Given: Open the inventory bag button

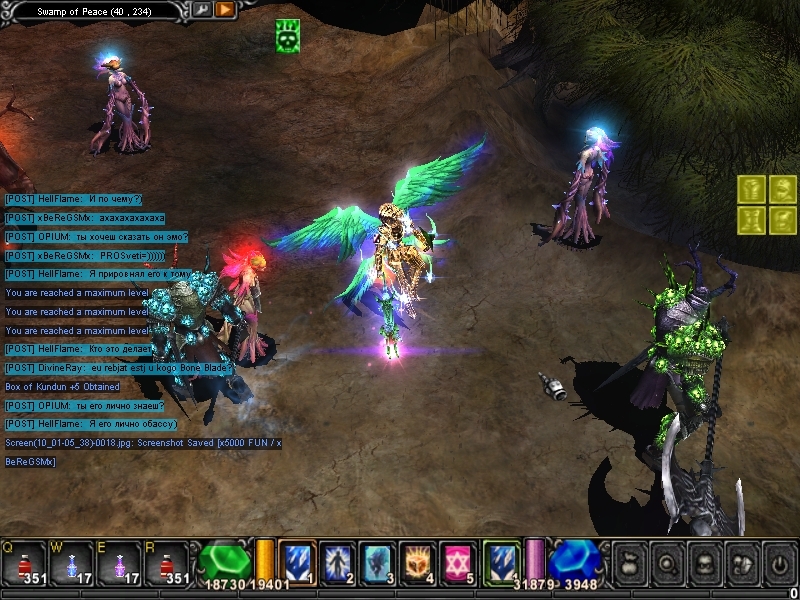Looking at the screenshot, I should [x=628, y=564].
